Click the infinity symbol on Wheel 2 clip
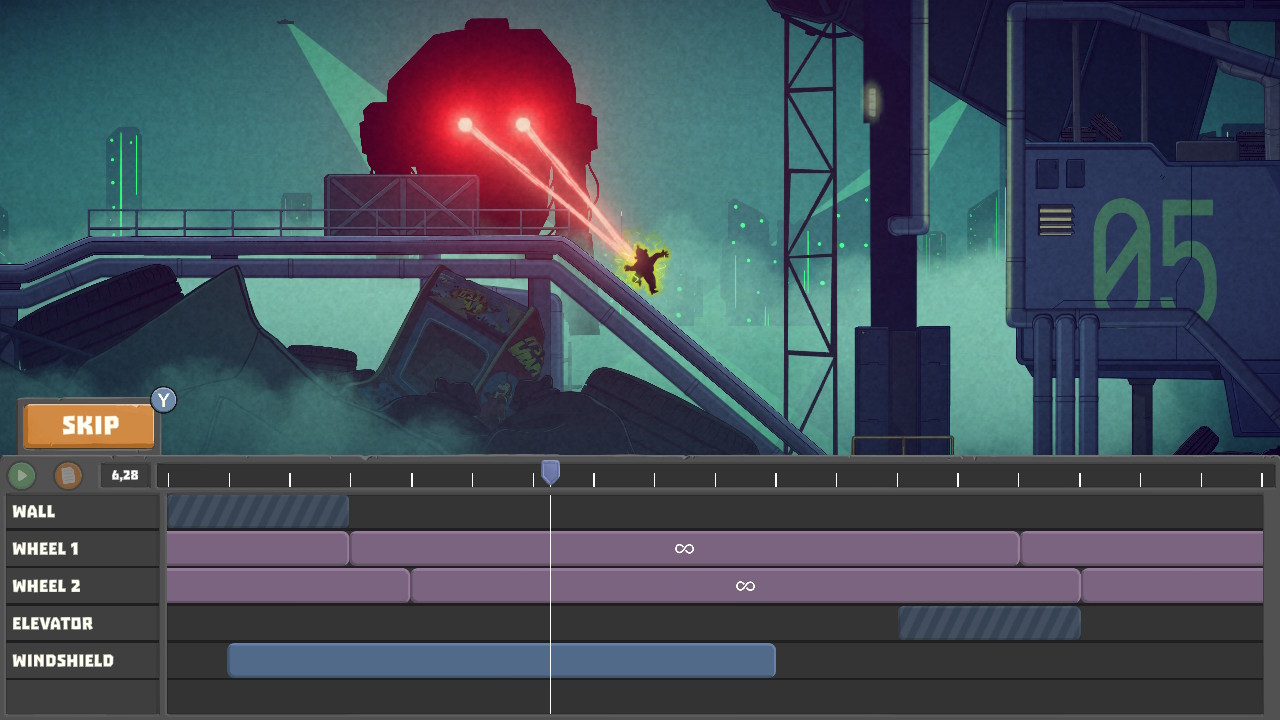The image size is (1280, 720). [x=746, y=585]
